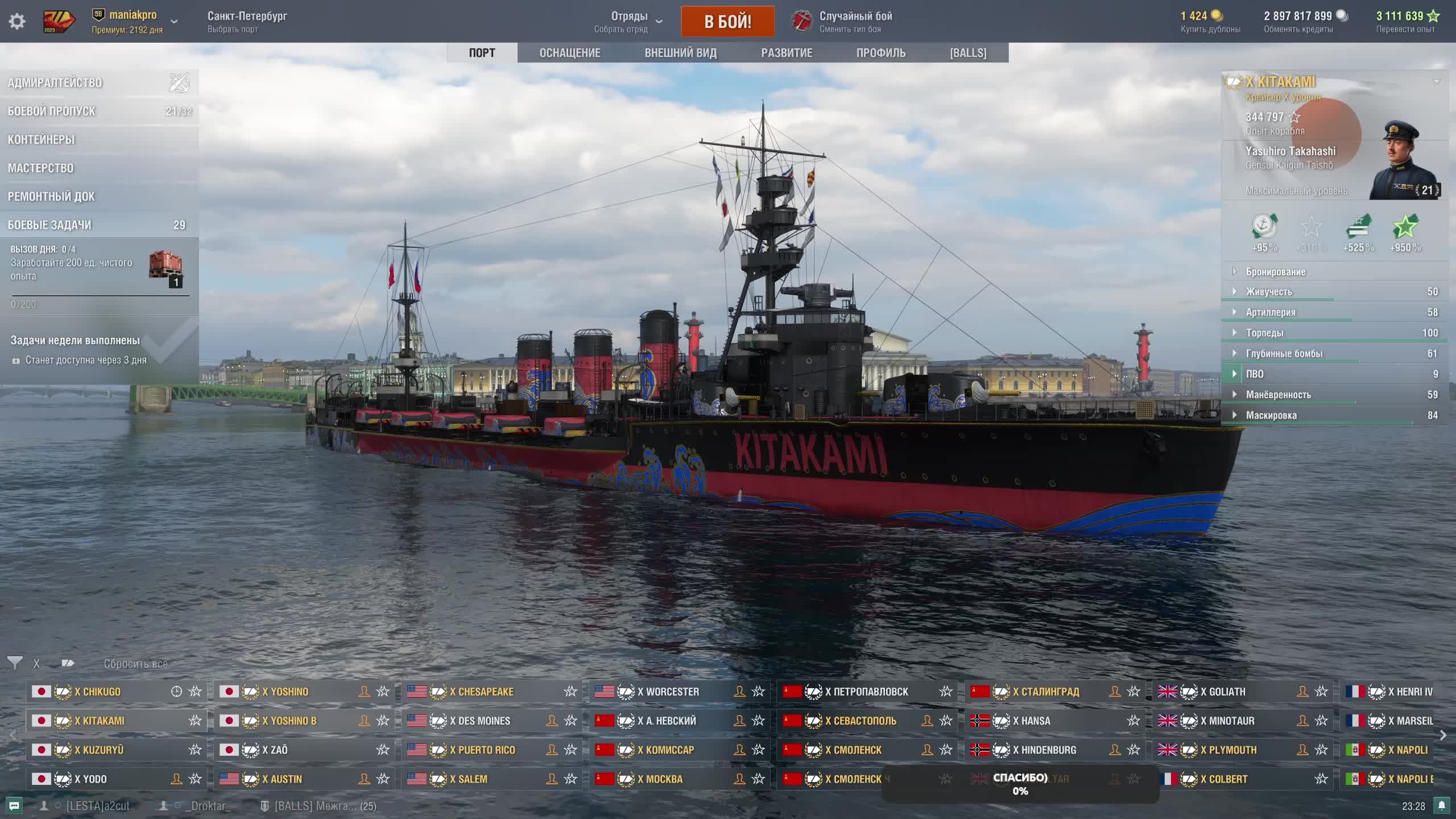This screenshot has height=819, width=1456.
Task: Open the РЕМОНТНЫЙ ДОК entry
Action: point(51,197)
